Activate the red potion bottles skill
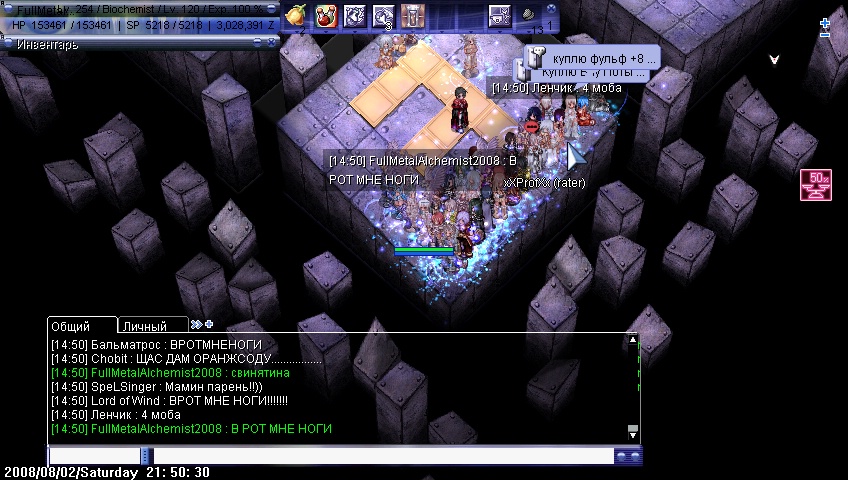The height and width of the screenshot is (480, 848). [x=325, y=15]
